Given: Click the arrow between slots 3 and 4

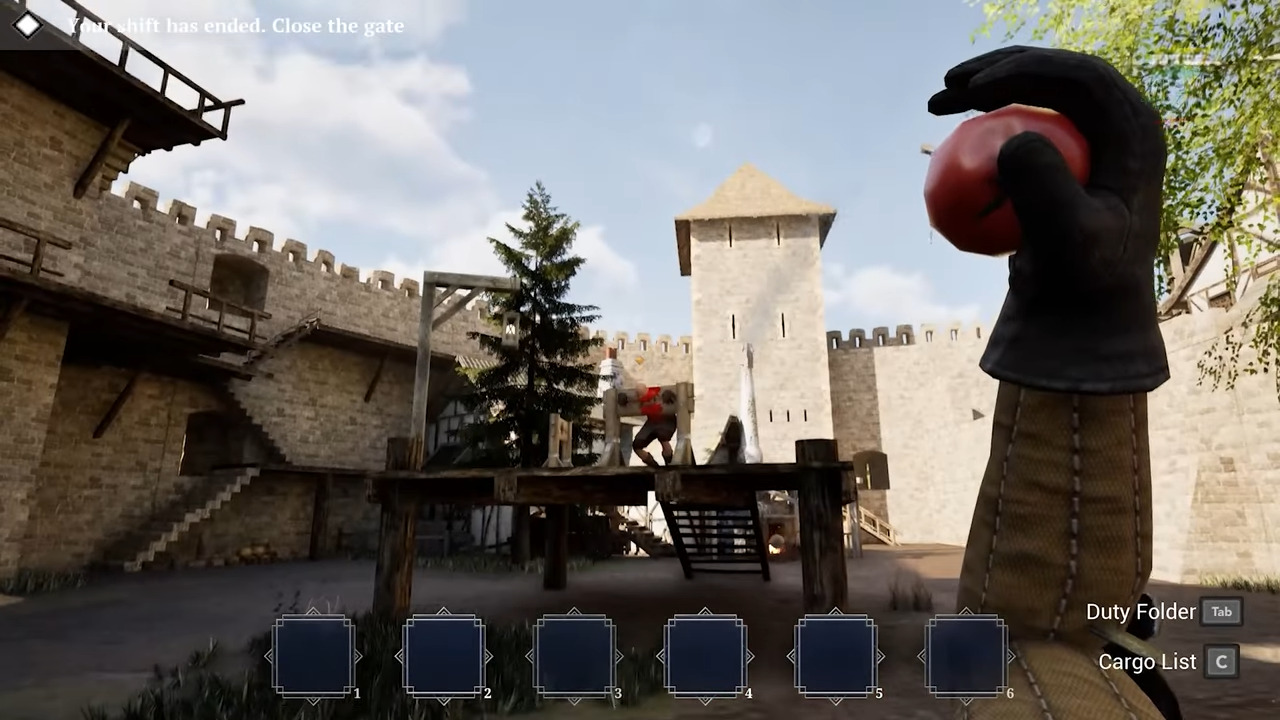Looking at the screenshot, I should 640,655.
